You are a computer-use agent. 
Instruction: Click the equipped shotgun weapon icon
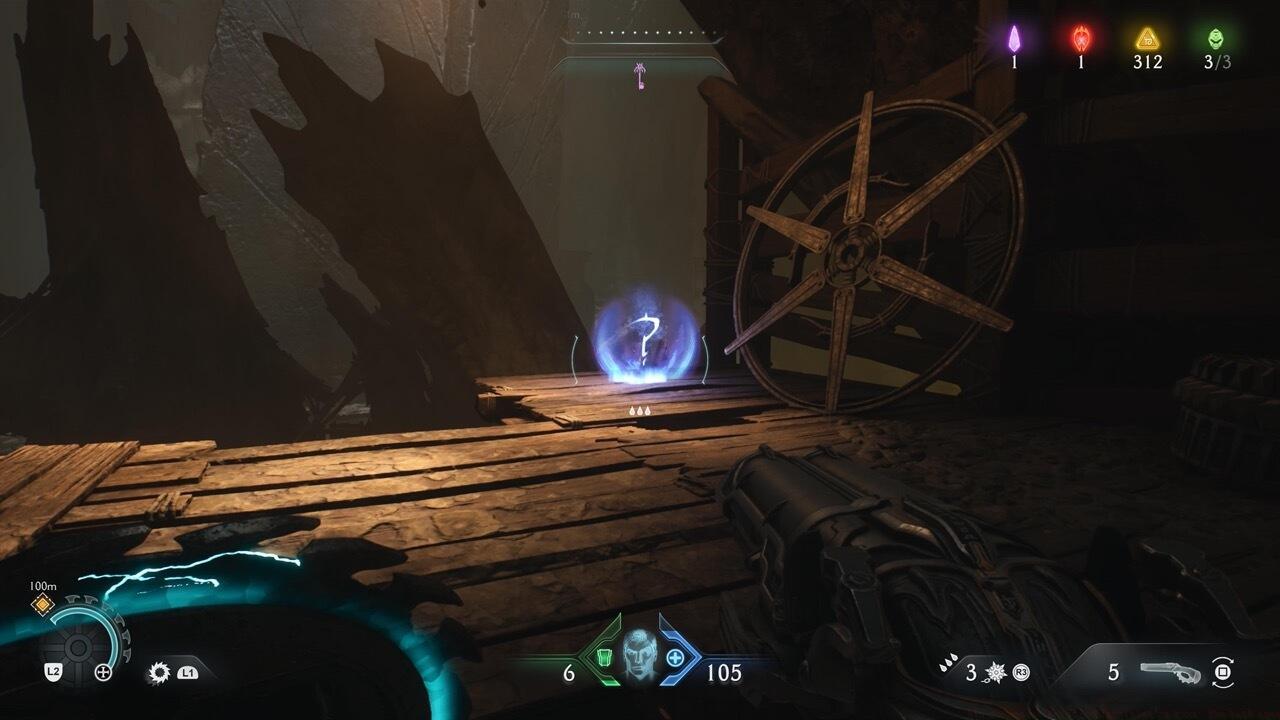pyautogui.click(x=1174, y=672)
